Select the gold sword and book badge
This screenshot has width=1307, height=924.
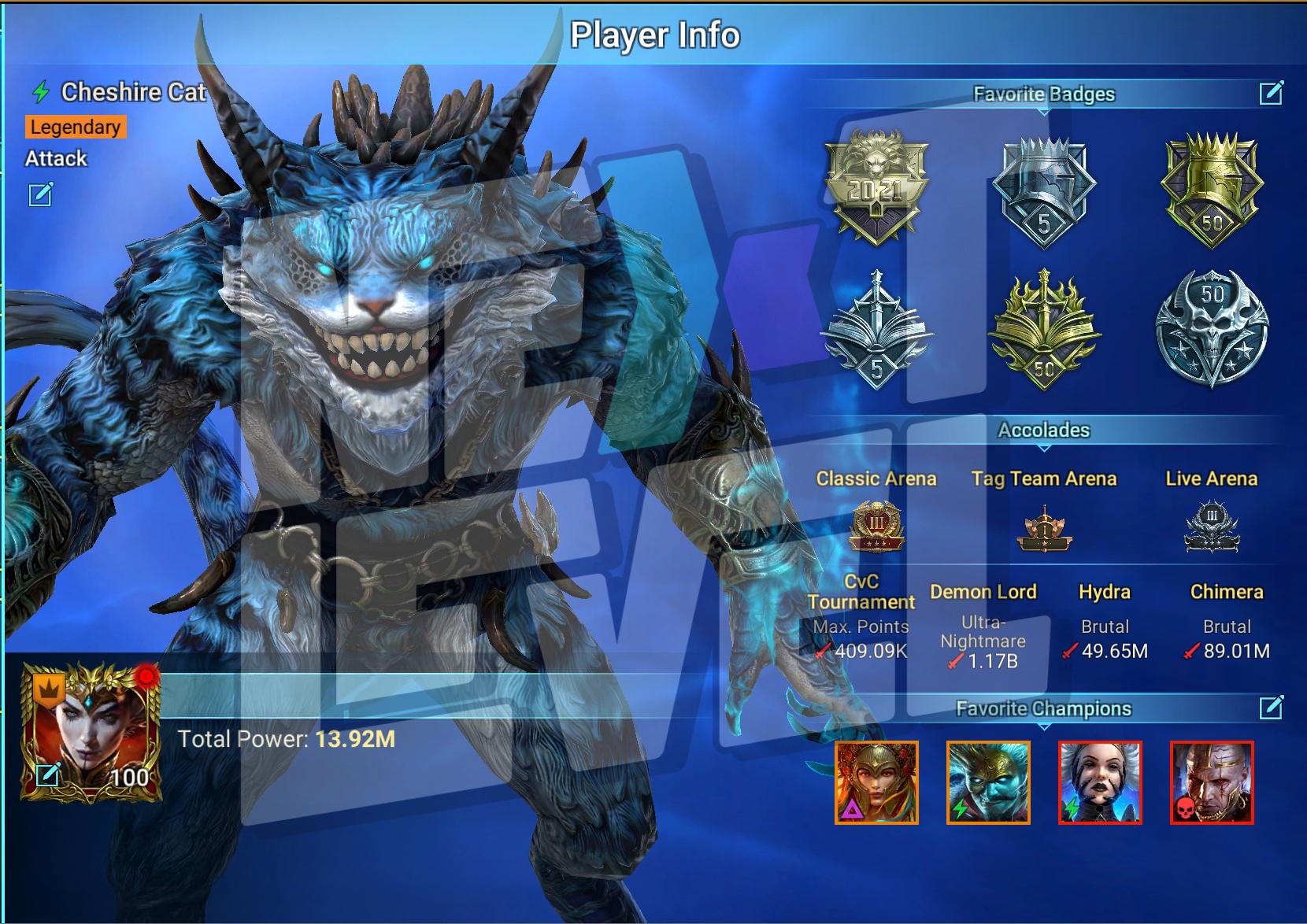click(1044, 331)
